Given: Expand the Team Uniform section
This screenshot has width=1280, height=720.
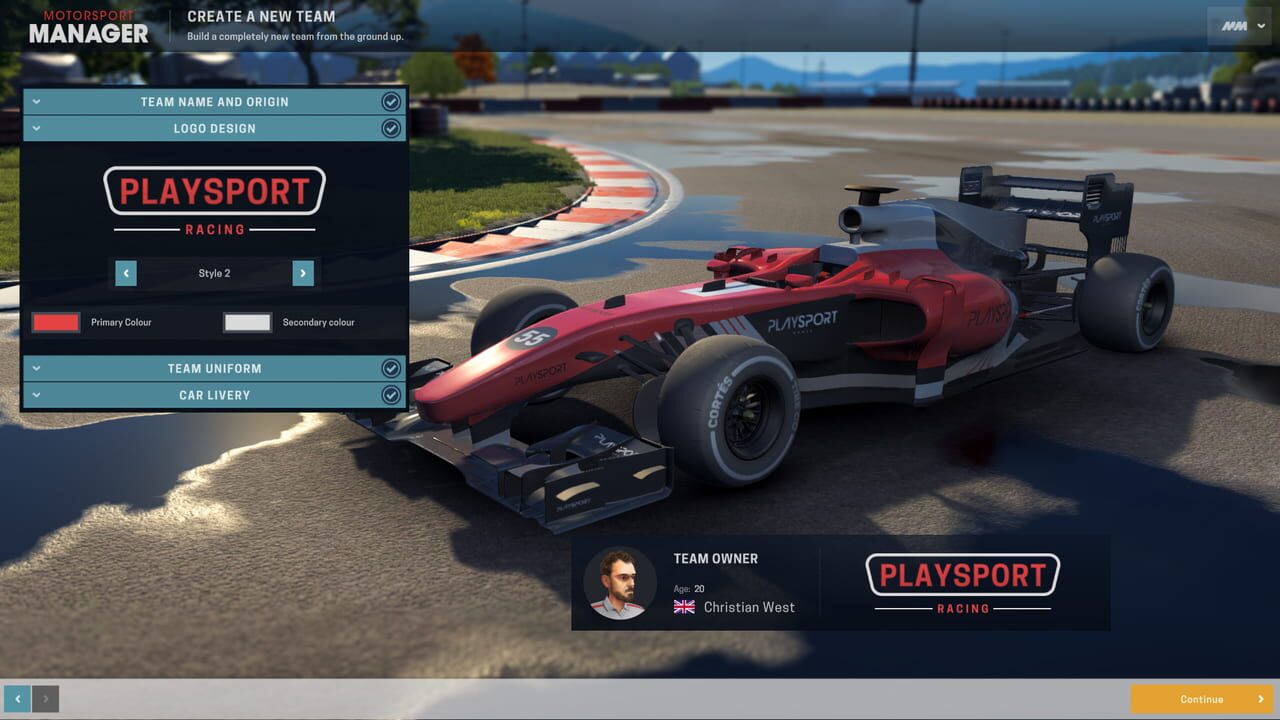Looking at the screenshot, I should pos(36,368).
